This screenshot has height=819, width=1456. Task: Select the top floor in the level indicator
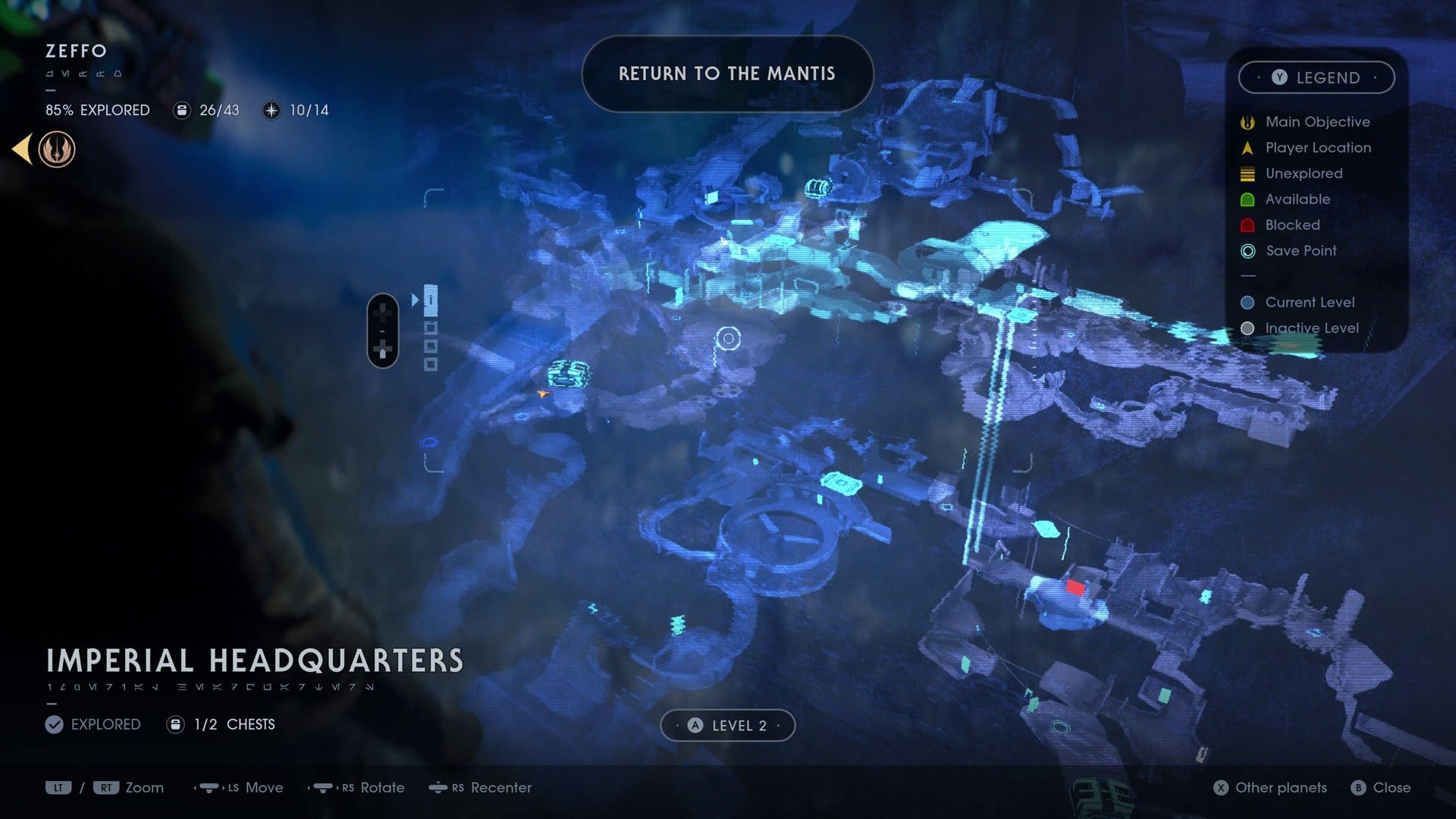point(431,300)
